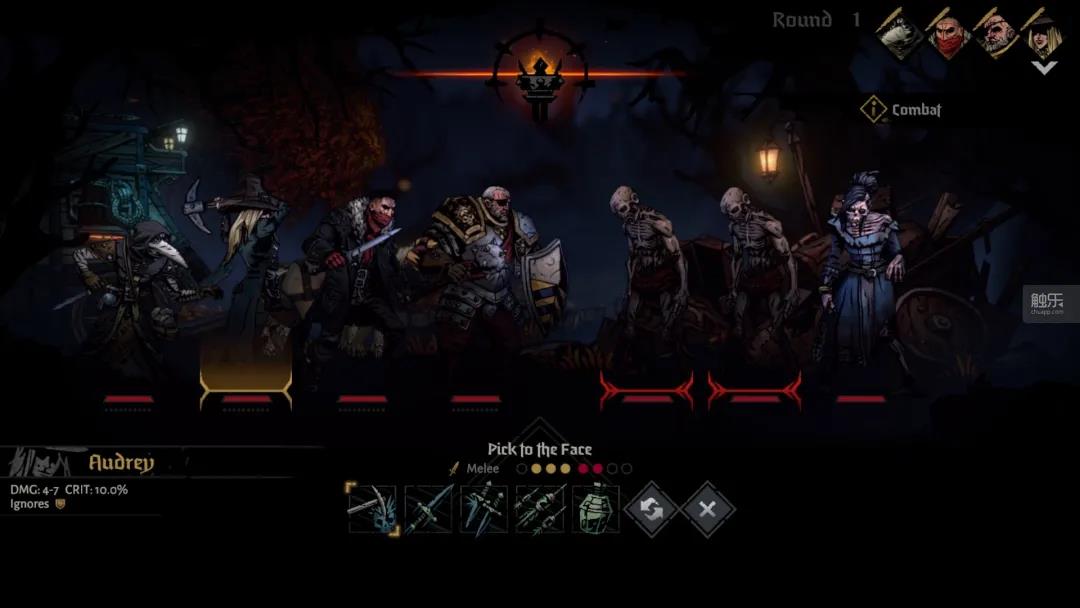
Task: Select the red-masked hero turn portrait
Action: (x=949, y=34)
